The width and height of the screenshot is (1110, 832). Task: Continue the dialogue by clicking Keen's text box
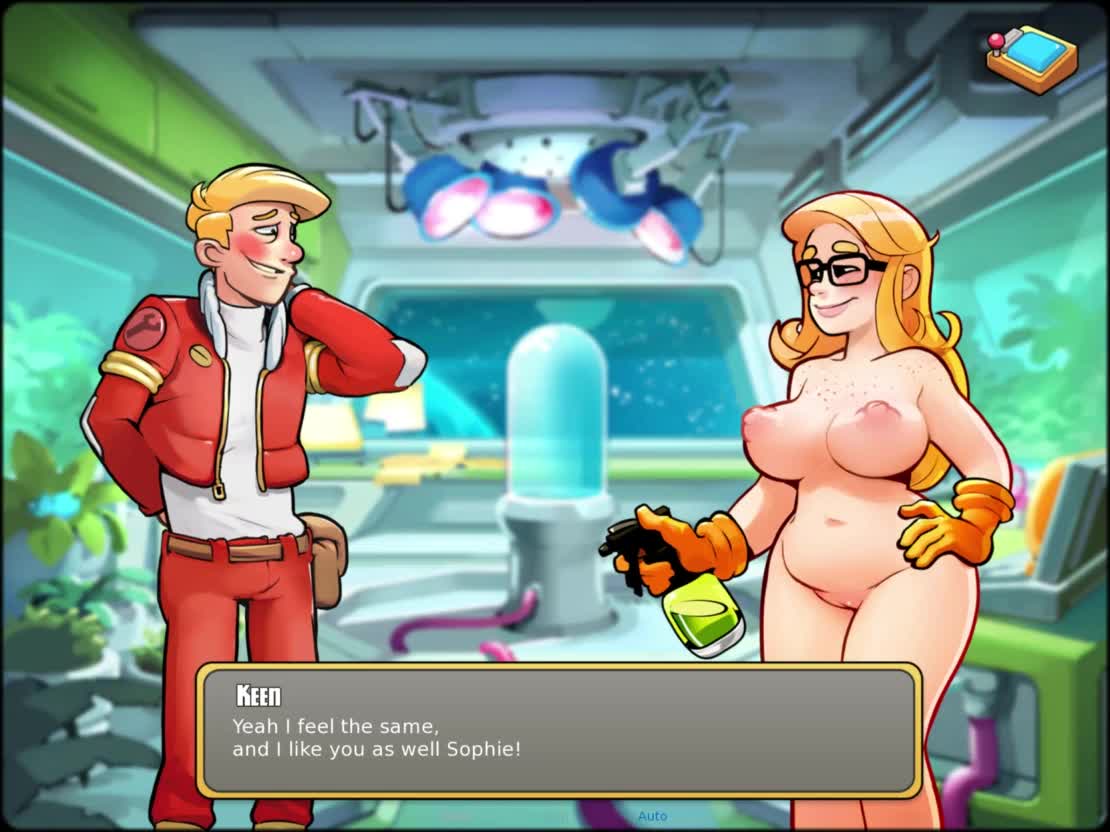point(558,731)
